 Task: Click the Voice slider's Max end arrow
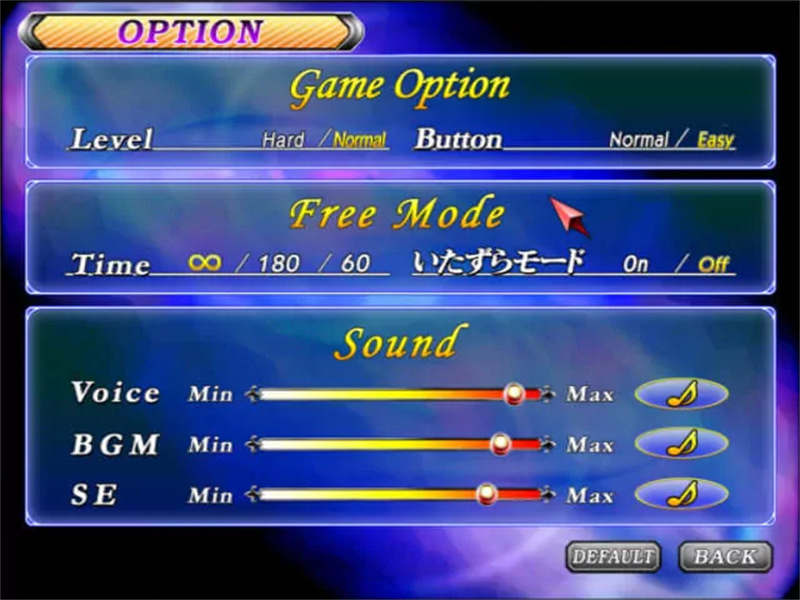(x=547, y=394)
